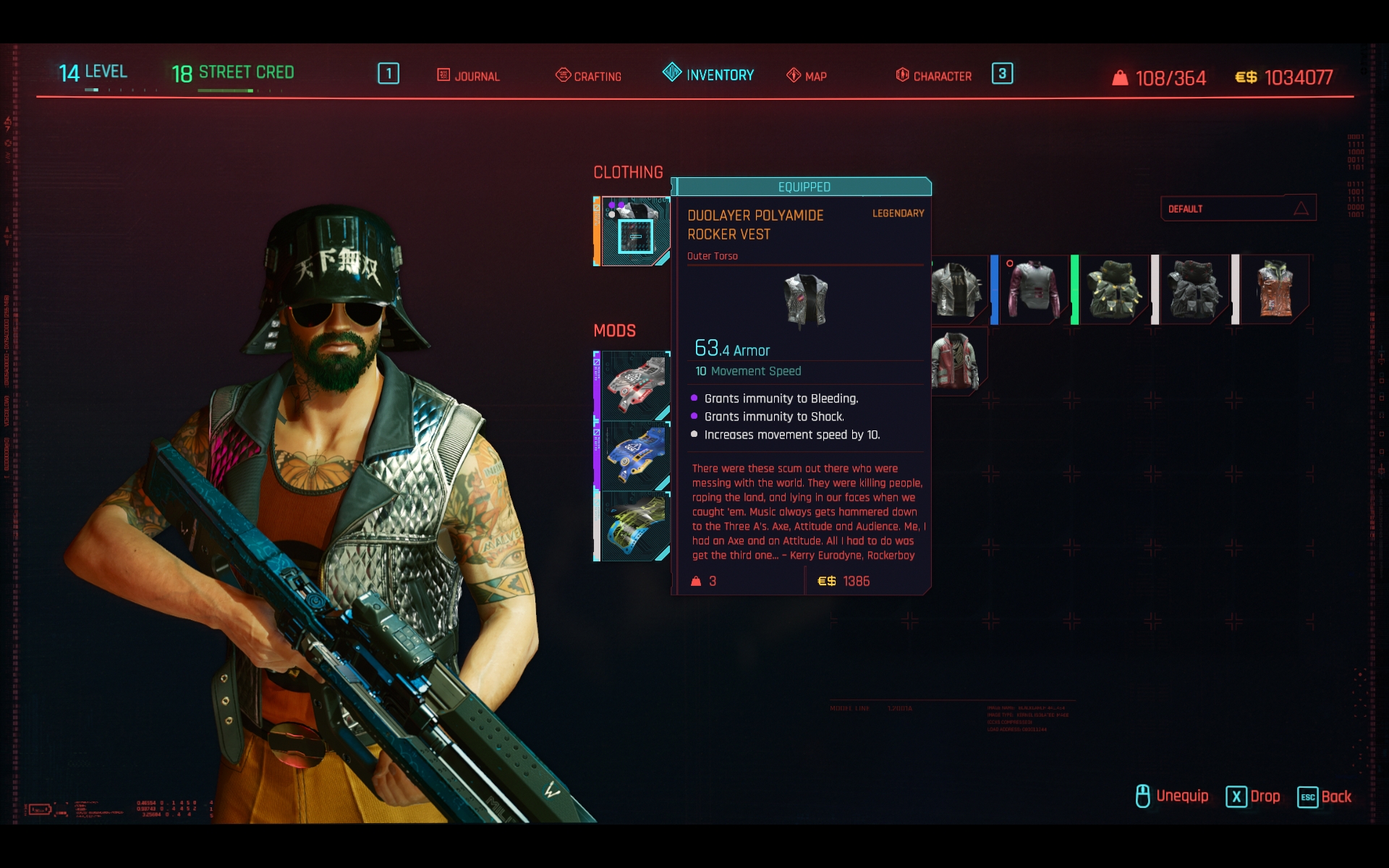Pick the yellow-green translucent mod slot

634,527
